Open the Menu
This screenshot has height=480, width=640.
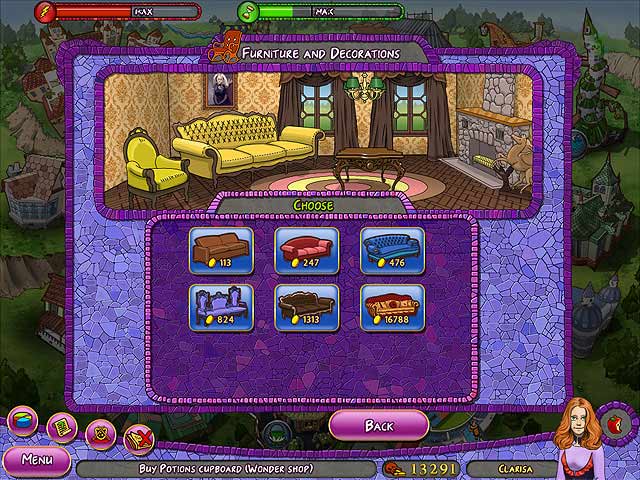coord(35,461)
